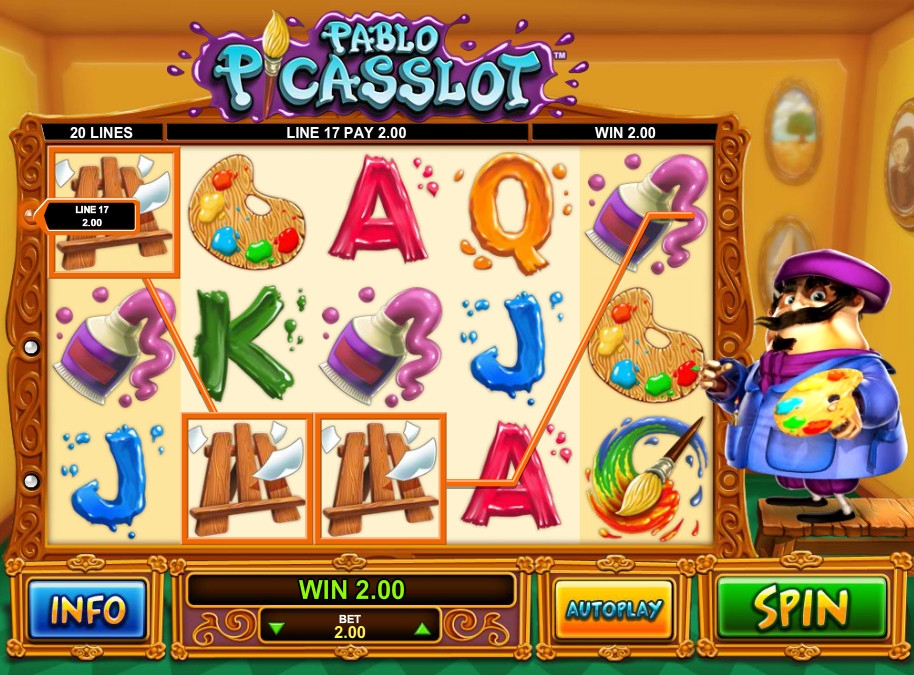The image size is (914, 675).
Task: Start AUTOPLAY mode
Action: point(614,609)
